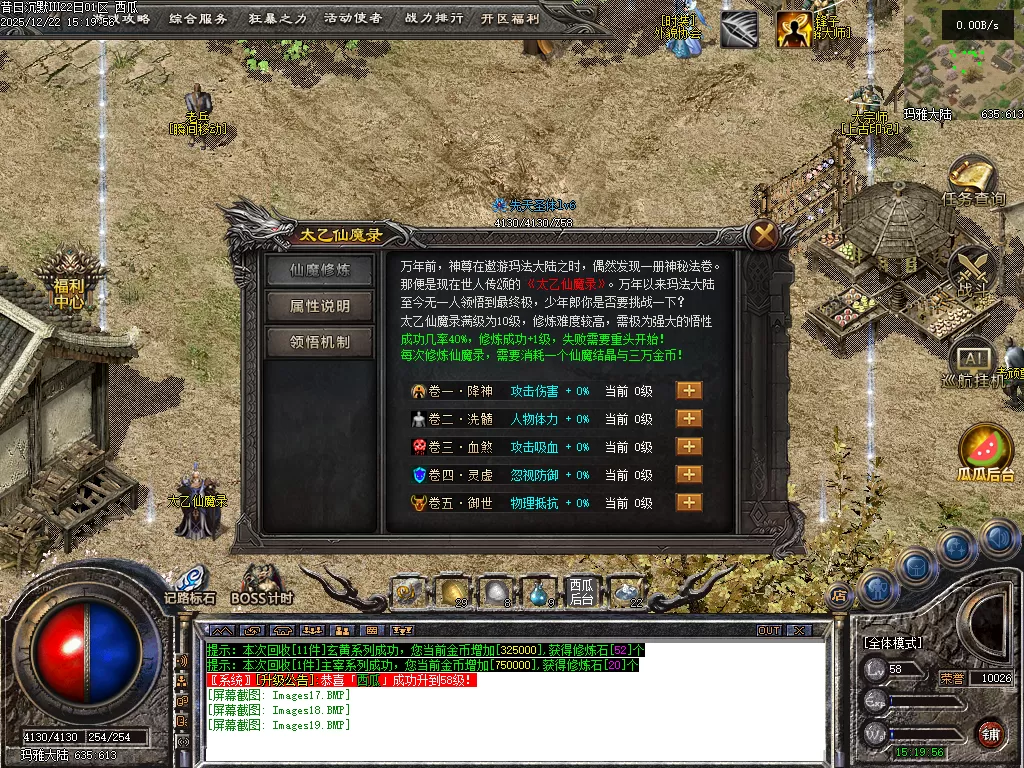The image size is (1024, 768).
Task: Switch to the 属性说明 tab
Action: 320,306
